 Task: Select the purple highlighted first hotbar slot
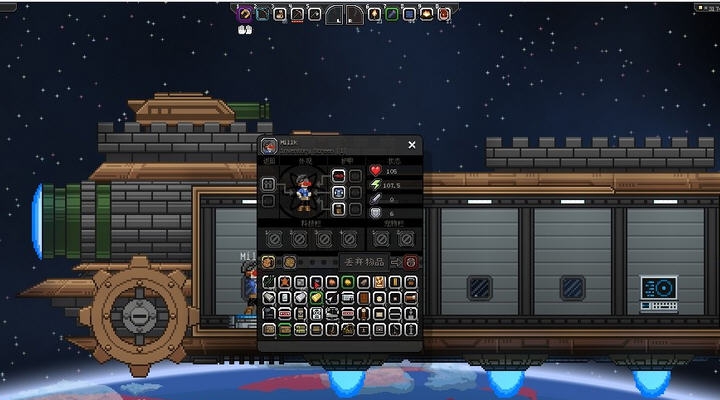tap(245, 14)
